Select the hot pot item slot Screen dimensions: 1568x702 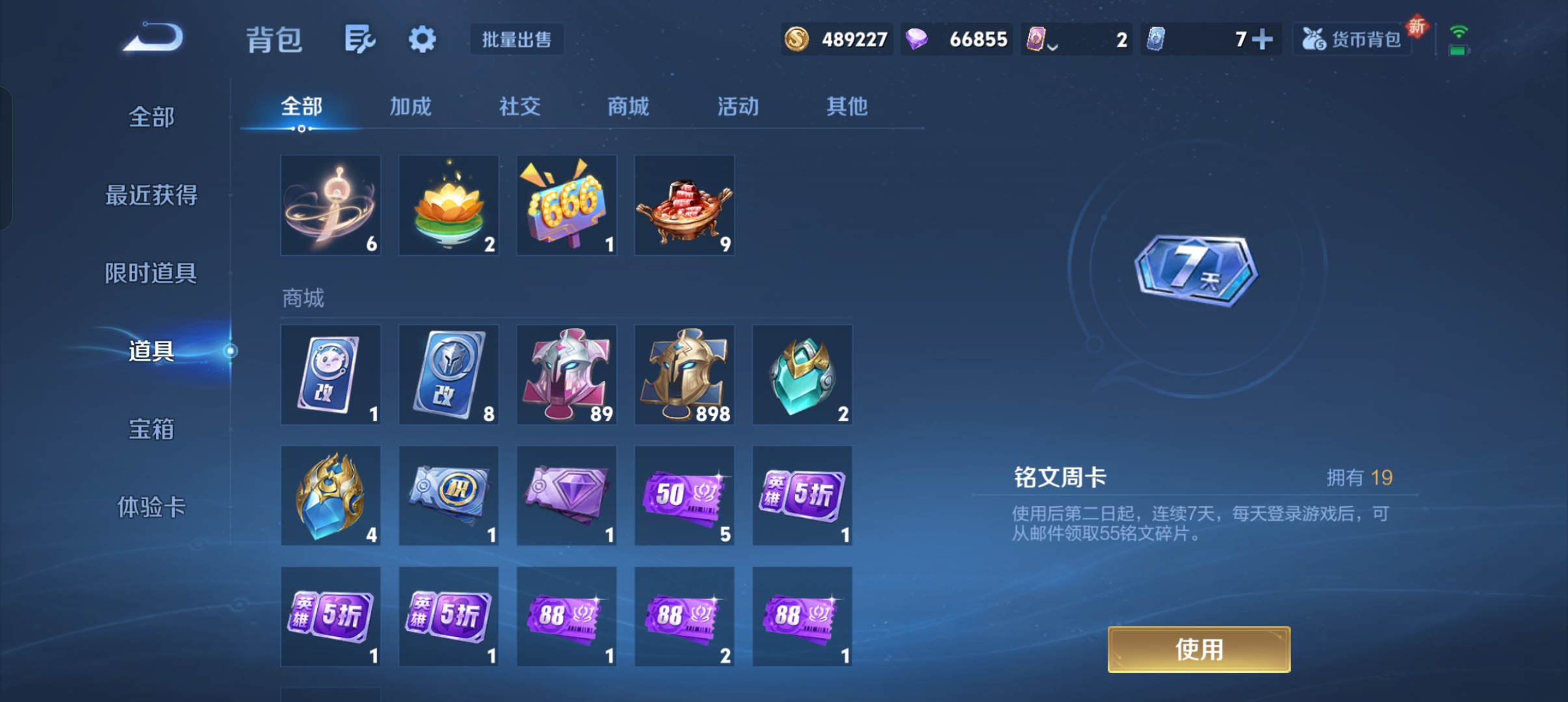click(684, 205)
